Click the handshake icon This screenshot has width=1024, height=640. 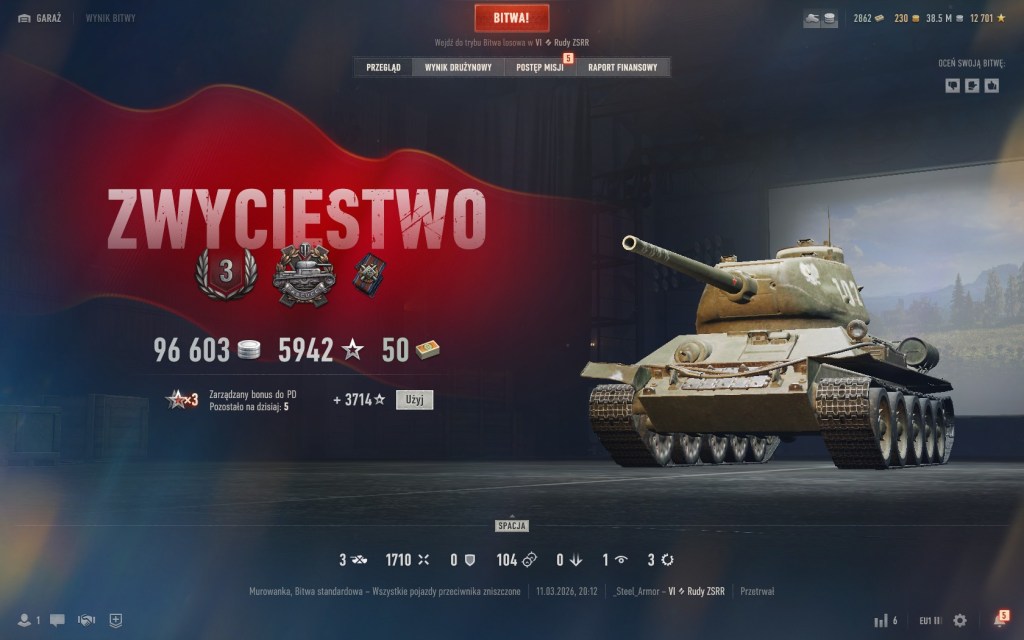(x=87, y=620)
